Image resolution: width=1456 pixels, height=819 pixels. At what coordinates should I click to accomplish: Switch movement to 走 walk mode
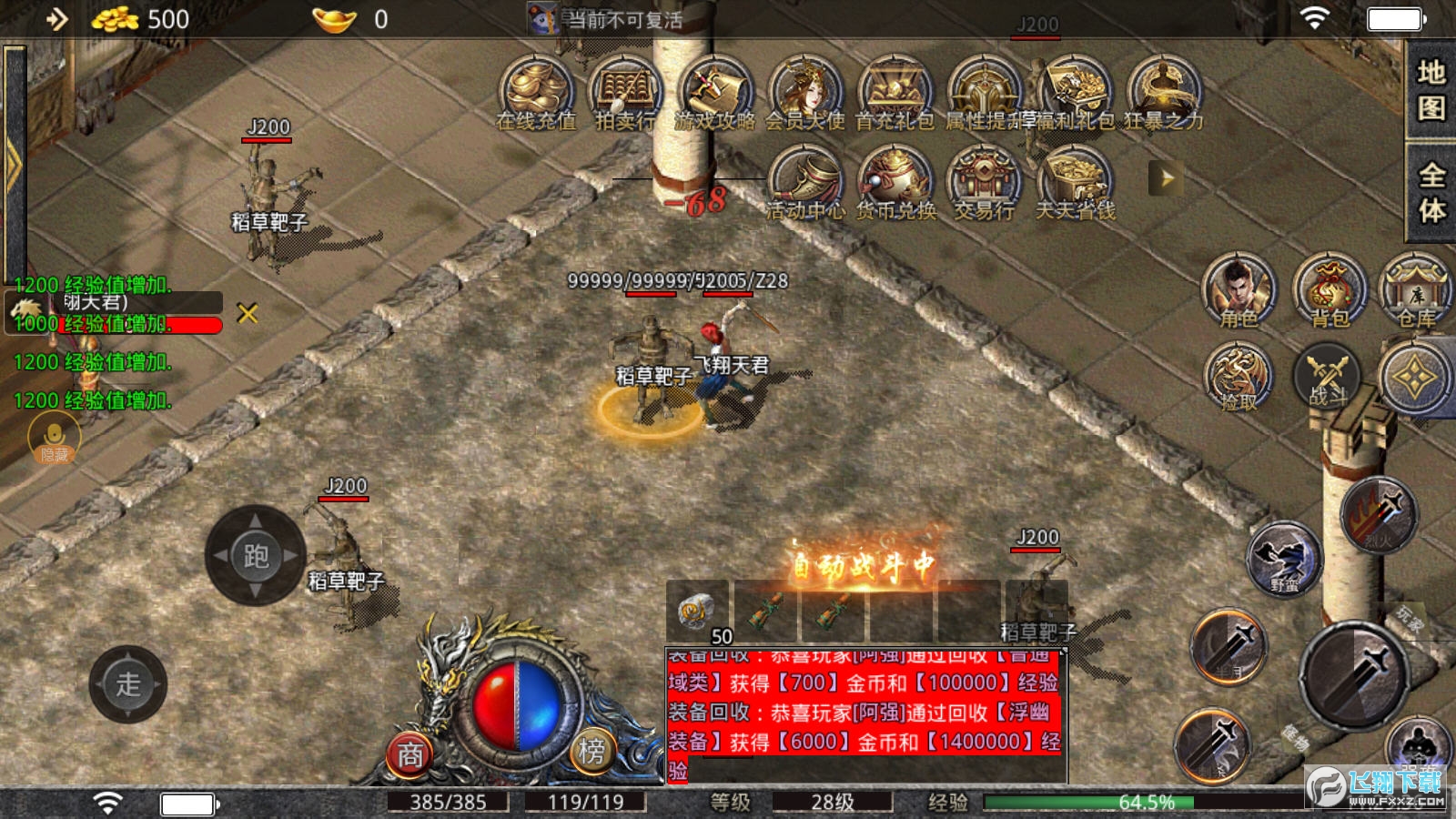pos(128,684)
